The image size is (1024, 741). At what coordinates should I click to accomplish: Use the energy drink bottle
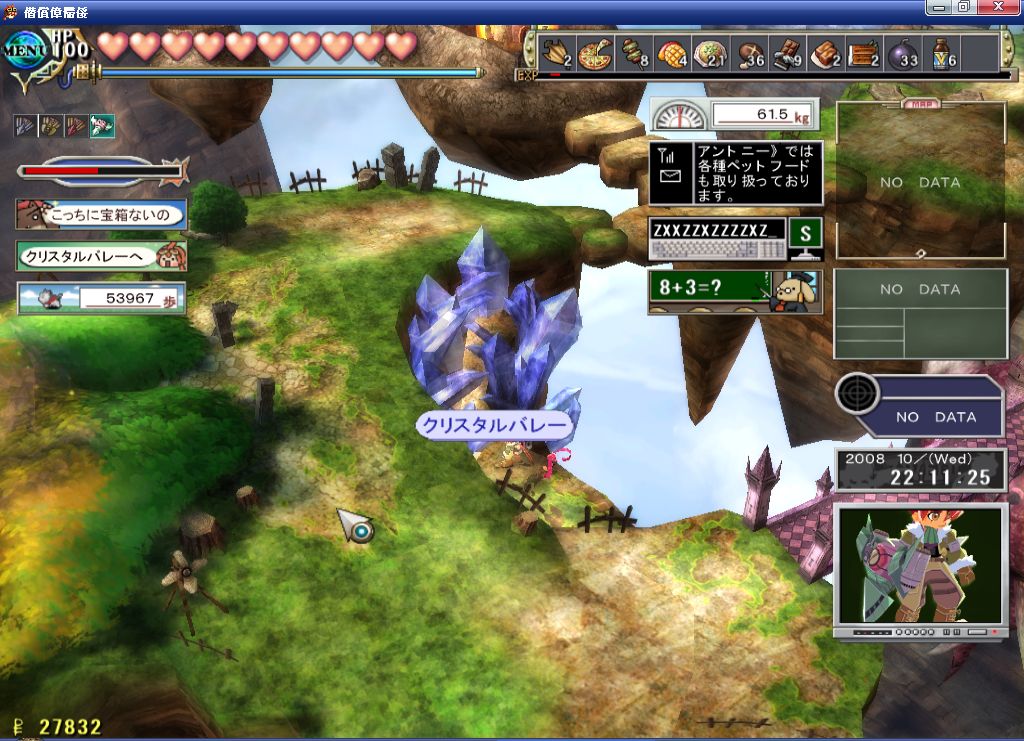(x=943, y=54)
